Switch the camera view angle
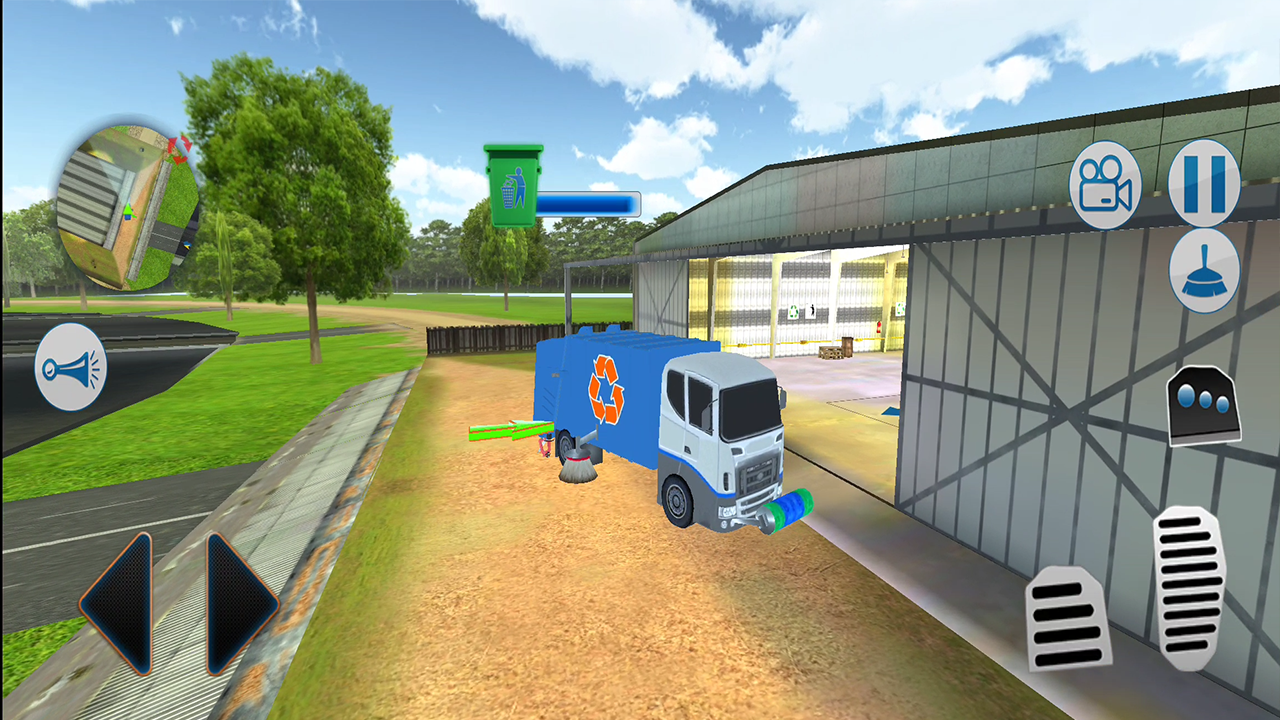This screenshot has height=720, width=1280. coord(1105,186)
